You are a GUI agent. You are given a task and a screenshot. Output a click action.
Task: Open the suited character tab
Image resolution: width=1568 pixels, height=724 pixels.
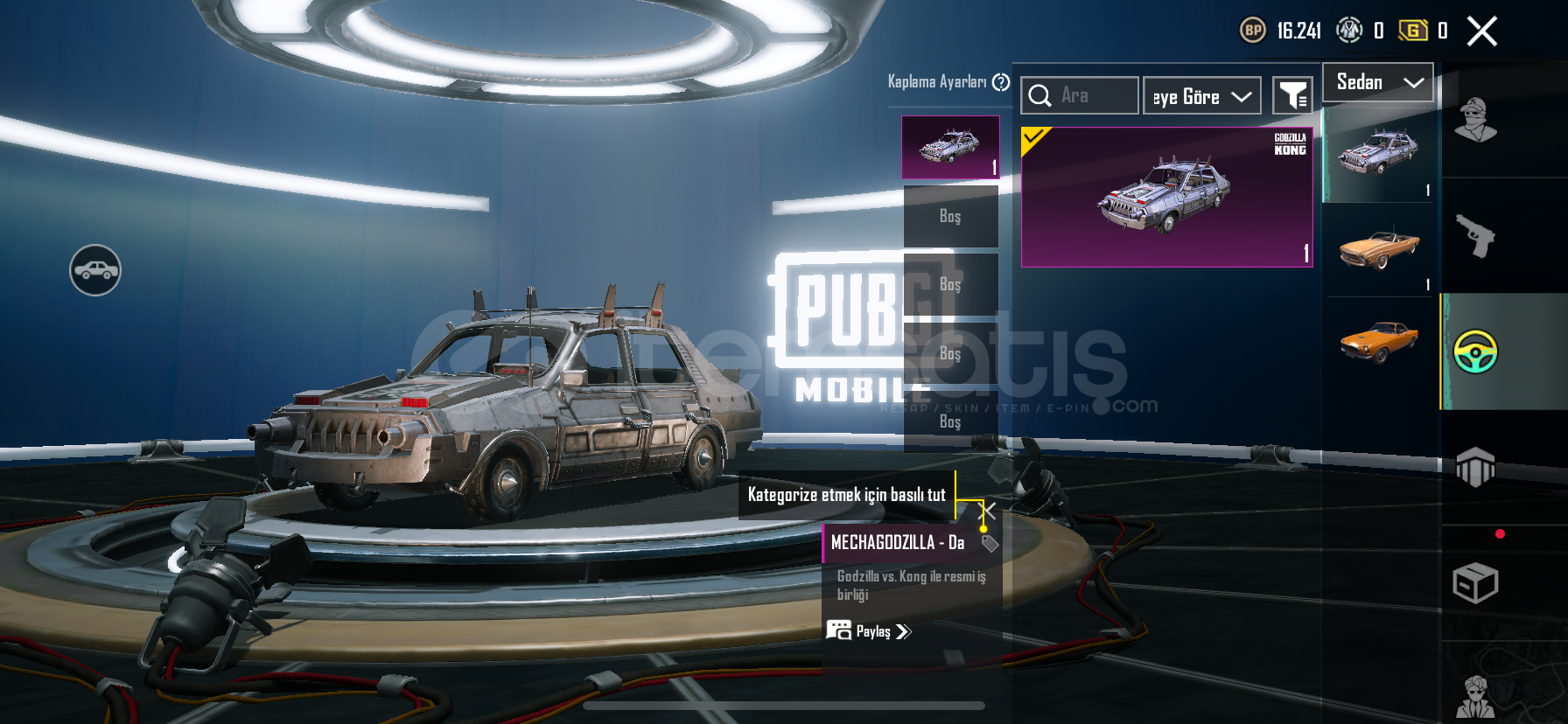[x=1475, y=696]
